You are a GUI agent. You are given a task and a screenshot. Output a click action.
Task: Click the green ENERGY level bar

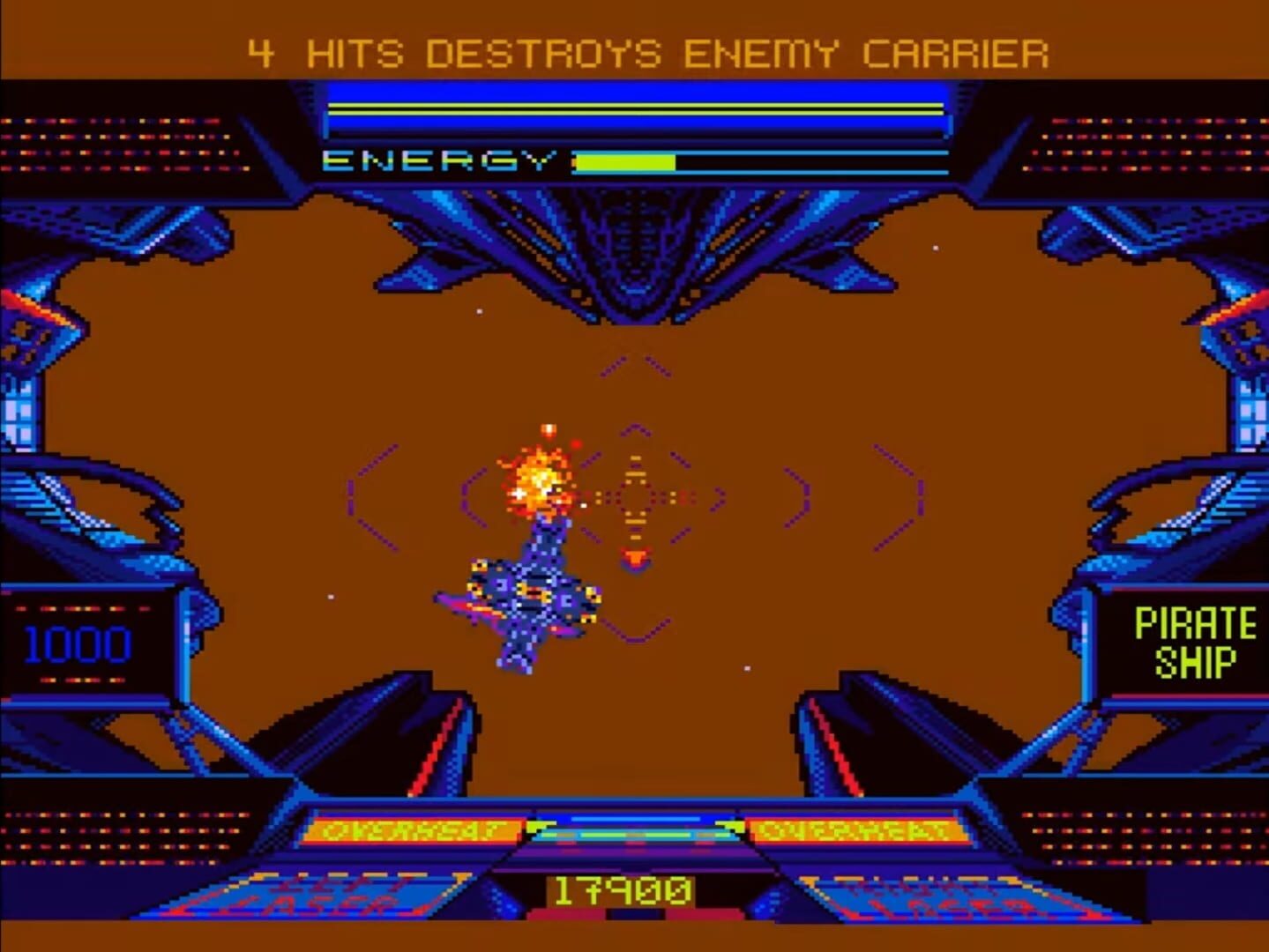(x=626, y=160)
